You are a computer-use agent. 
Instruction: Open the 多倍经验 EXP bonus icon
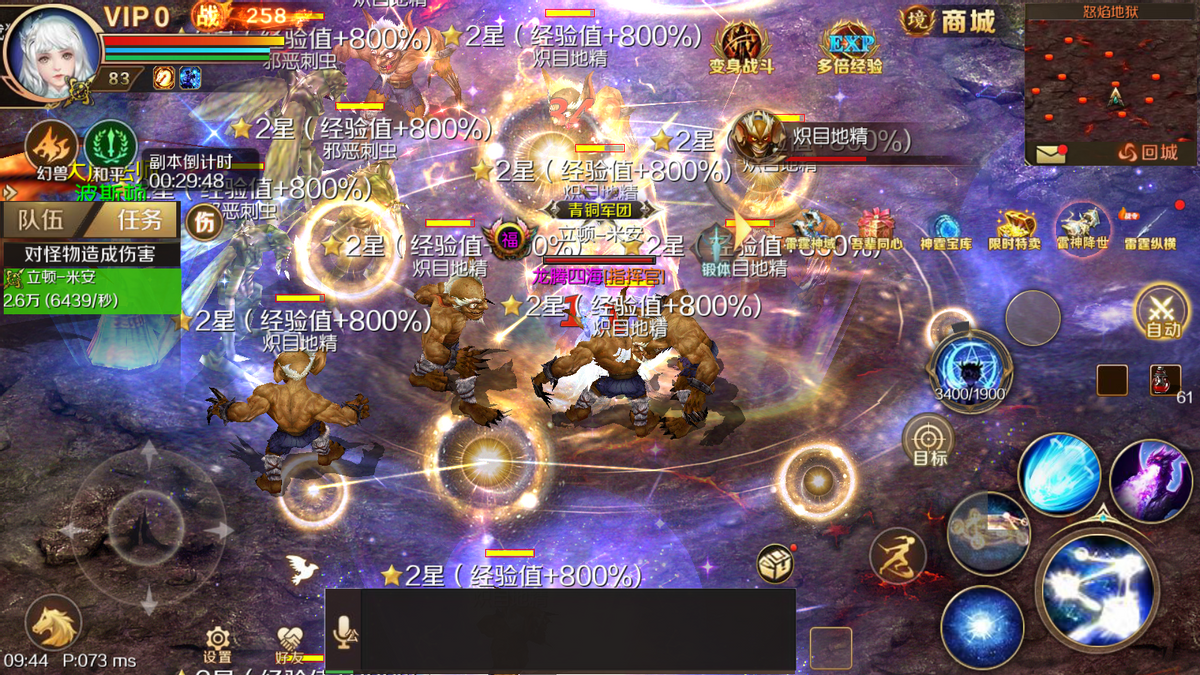point(849,47)
